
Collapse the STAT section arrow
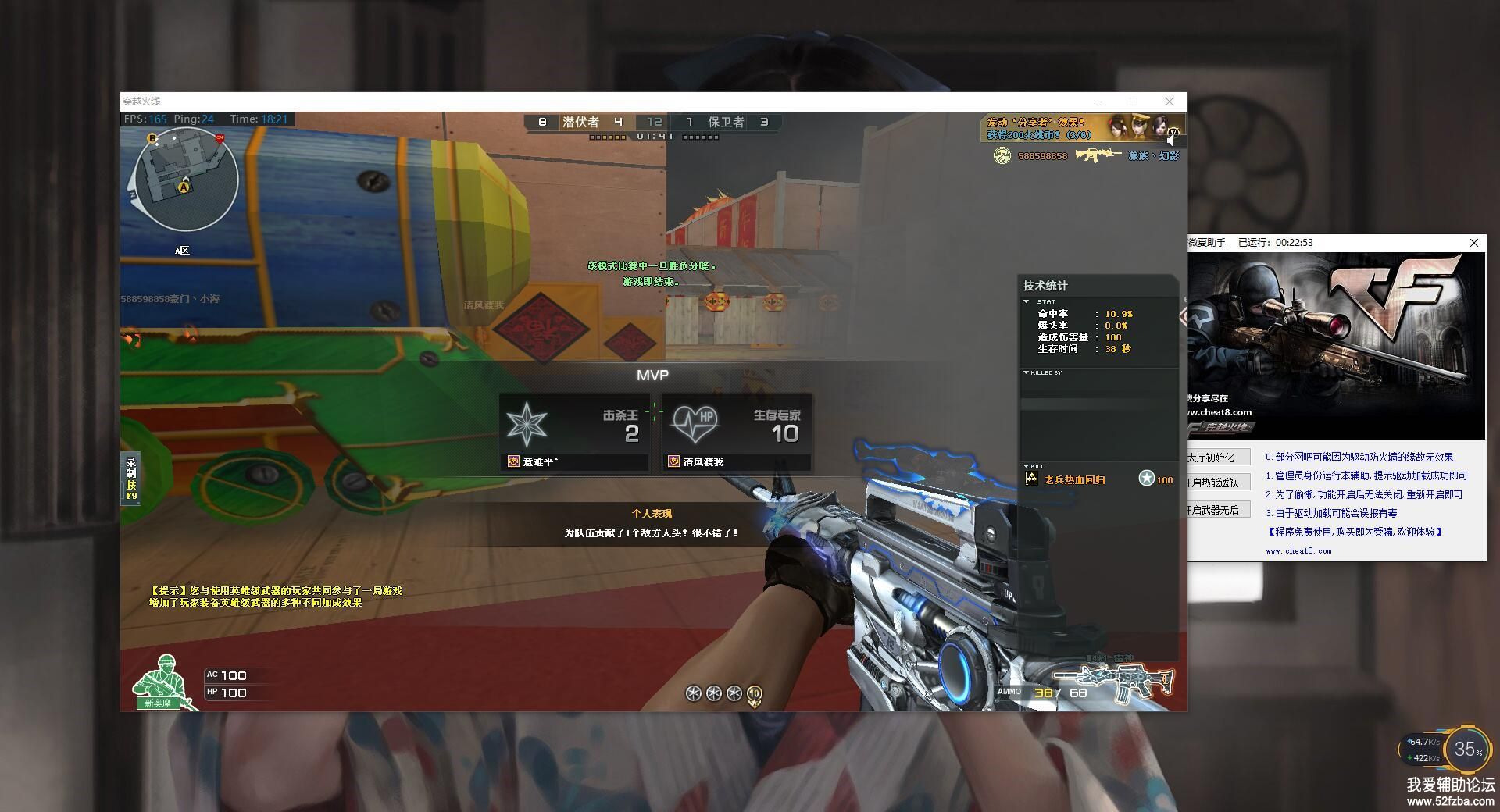pyautogui.click(x=1027, y=301)
